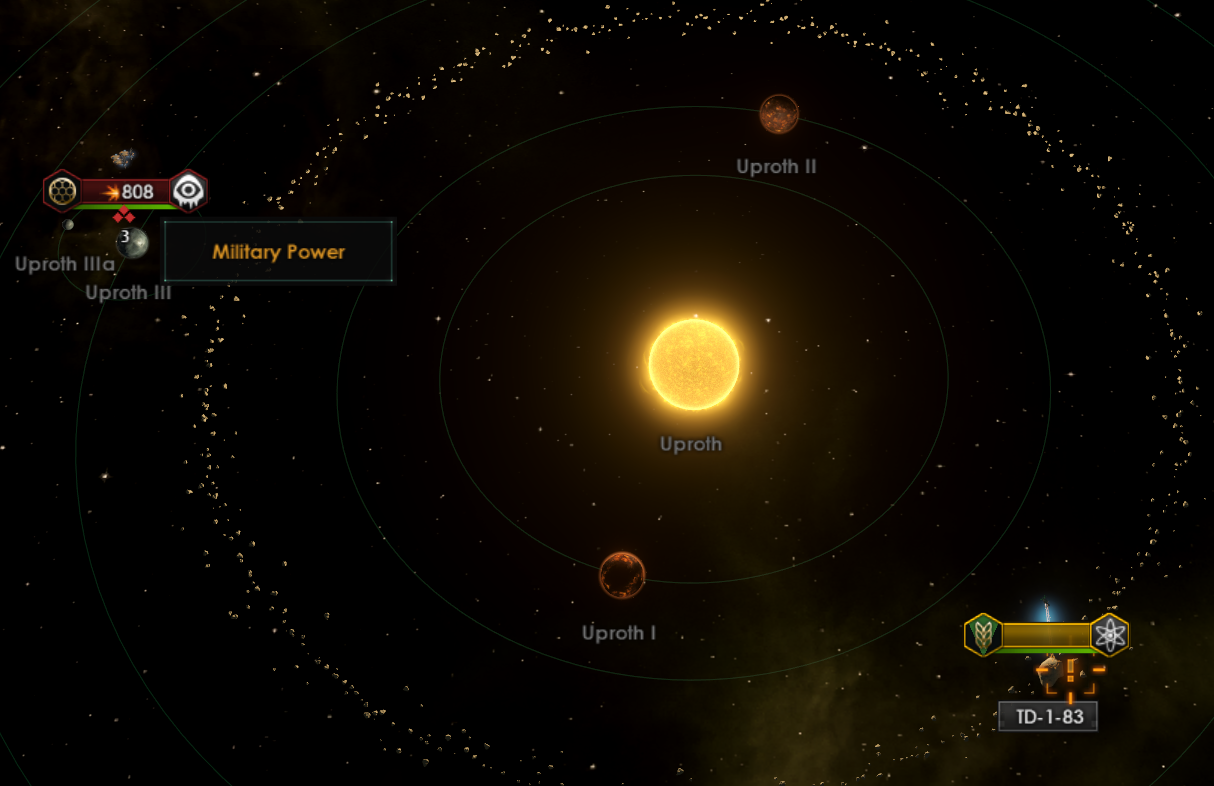Click the atom science ship icon

click(1109, 635)
